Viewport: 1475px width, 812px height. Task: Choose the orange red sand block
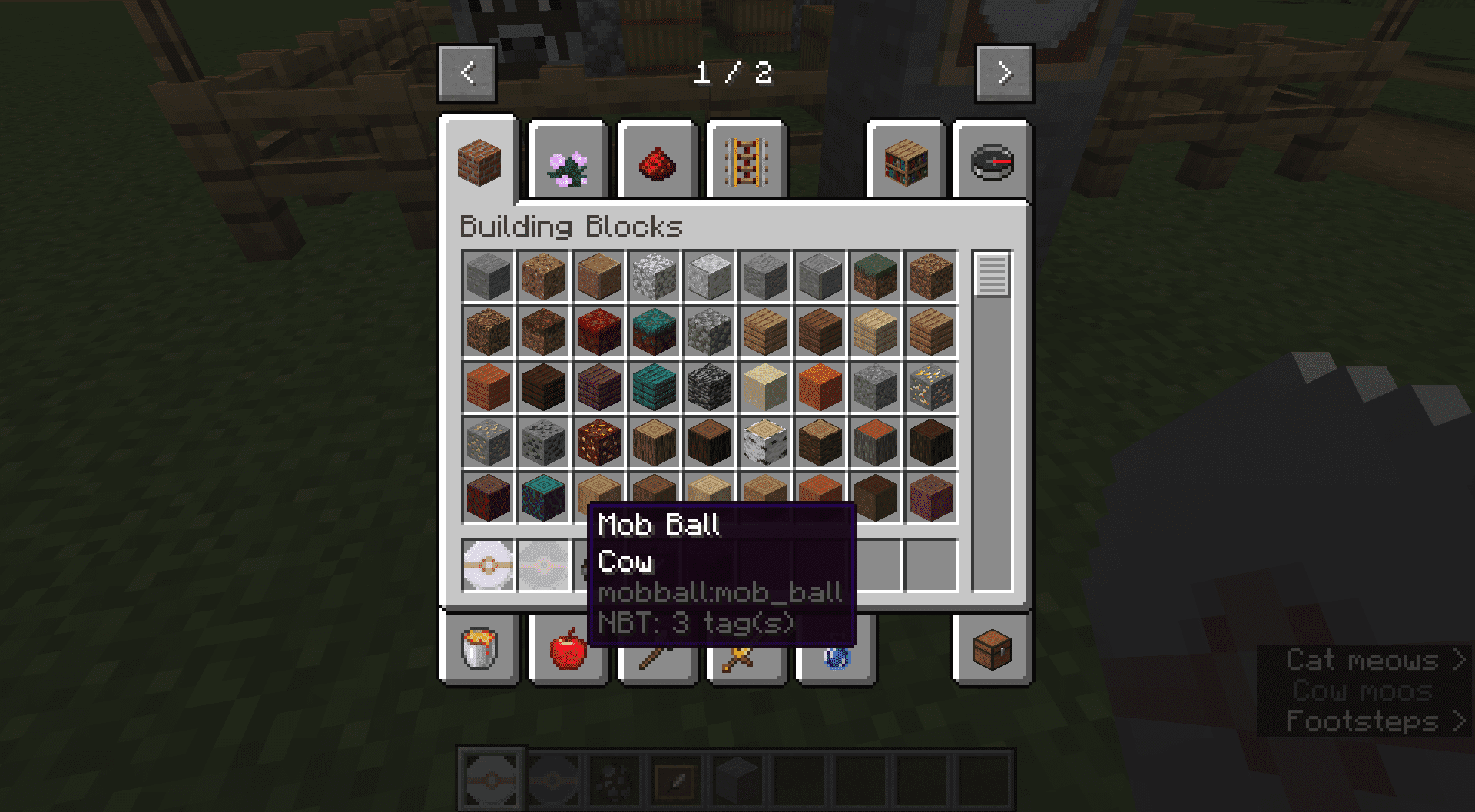(820, 386)
